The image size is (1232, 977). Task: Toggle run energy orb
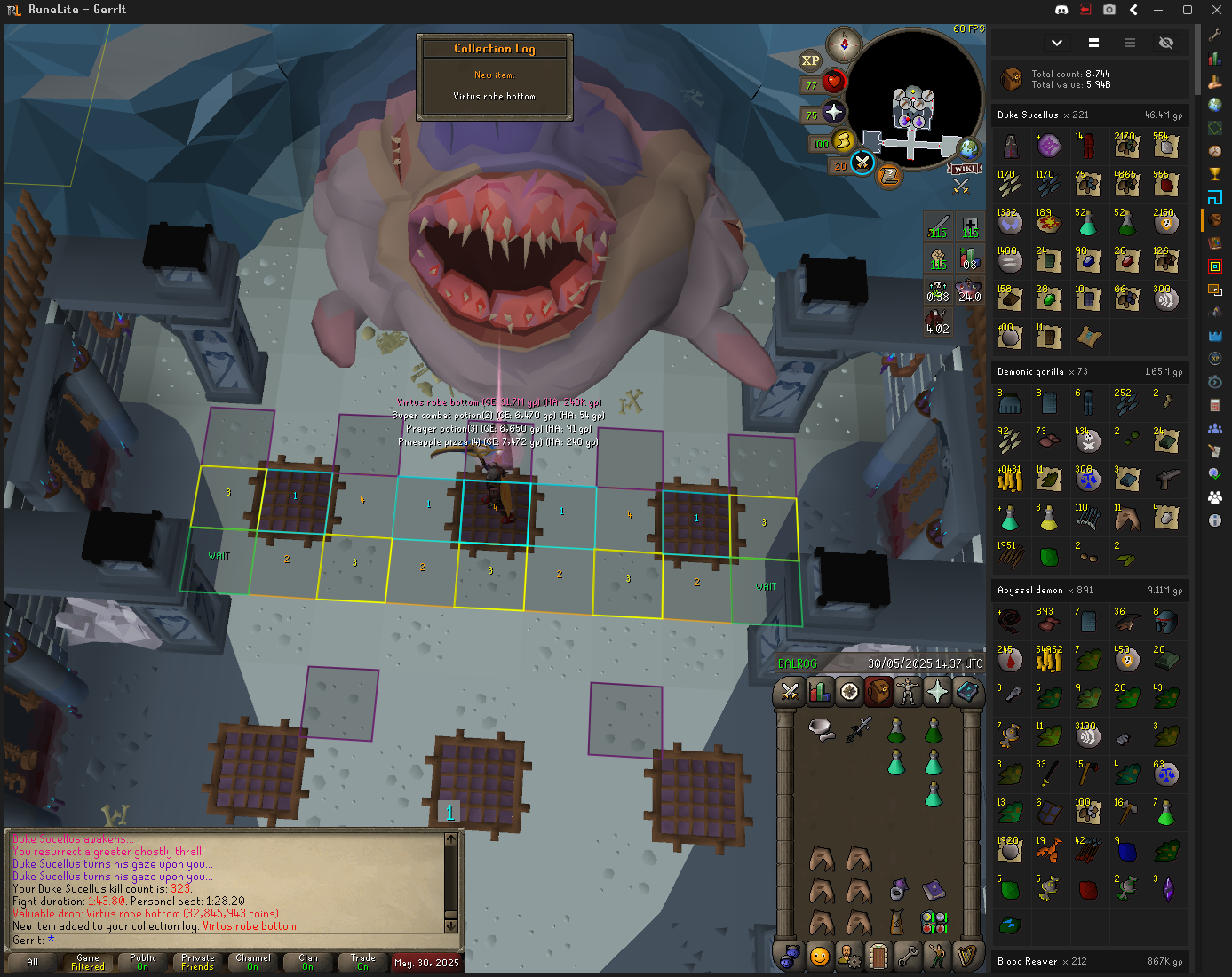pyautogui.click(x=843, y=140)
